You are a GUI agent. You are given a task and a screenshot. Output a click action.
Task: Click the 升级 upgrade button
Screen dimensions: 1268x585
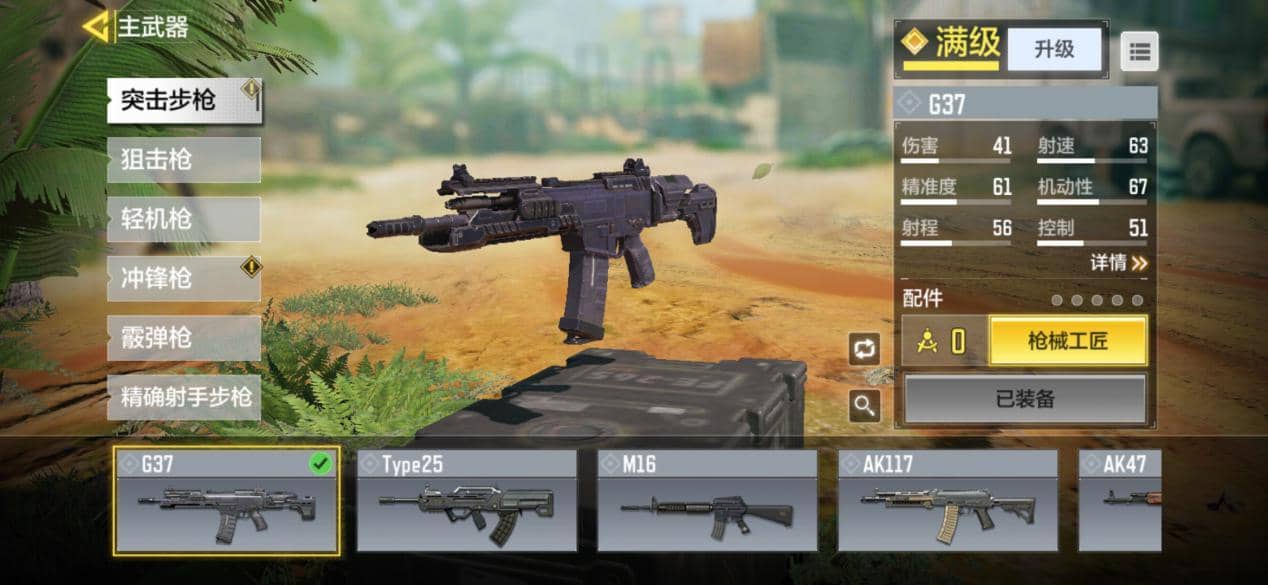(x=1054, y=49)
